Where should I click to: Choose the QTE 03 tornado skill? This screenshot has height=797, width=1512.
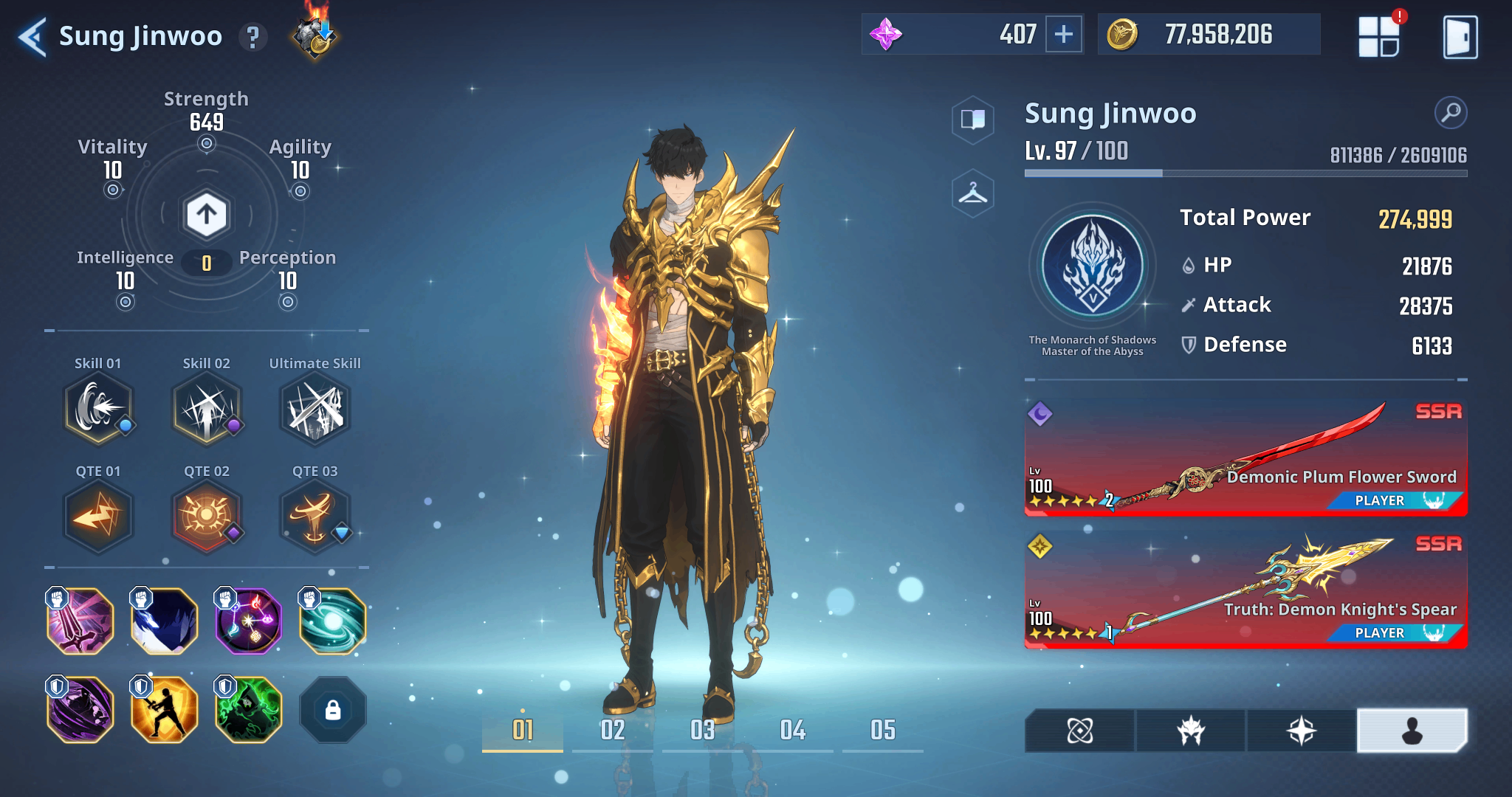[x=315, y=516]
